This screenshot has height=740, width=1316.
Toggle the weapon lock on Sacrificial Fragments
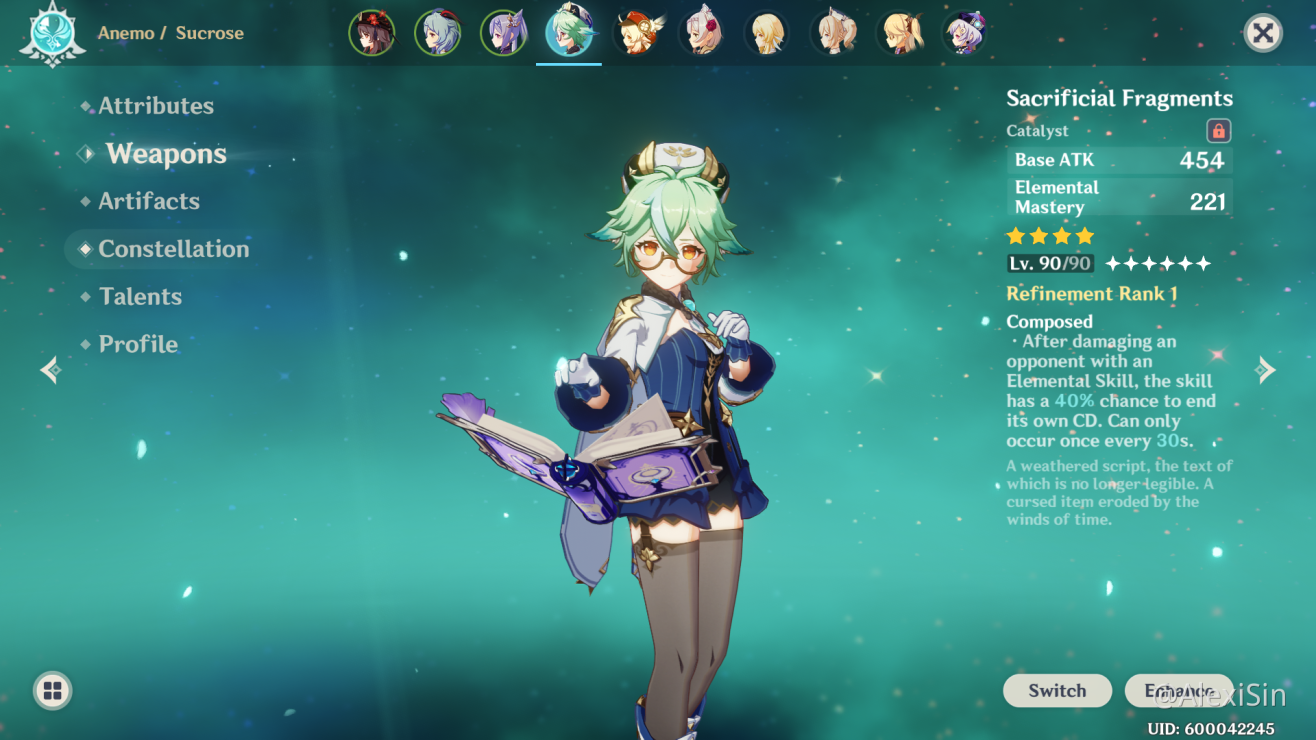(1218, 130)
